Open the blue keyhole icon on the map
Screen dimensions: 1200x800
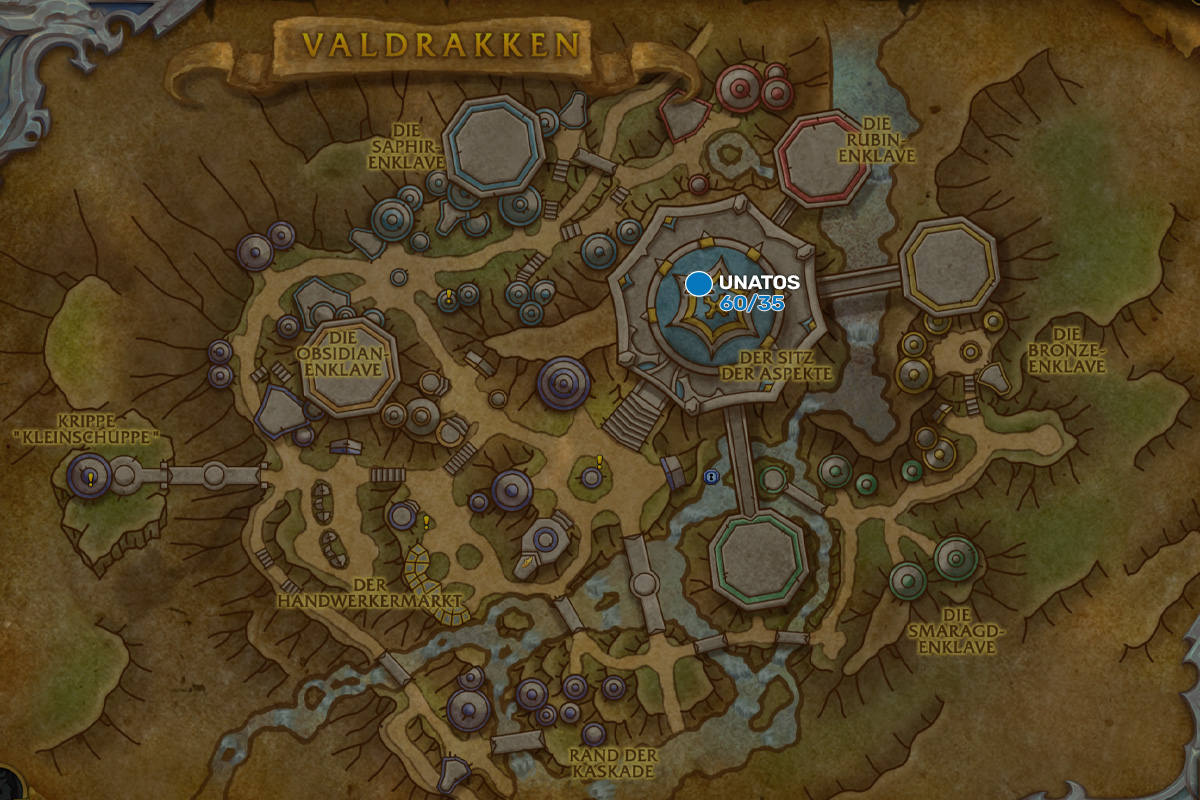tap(711, 477)
